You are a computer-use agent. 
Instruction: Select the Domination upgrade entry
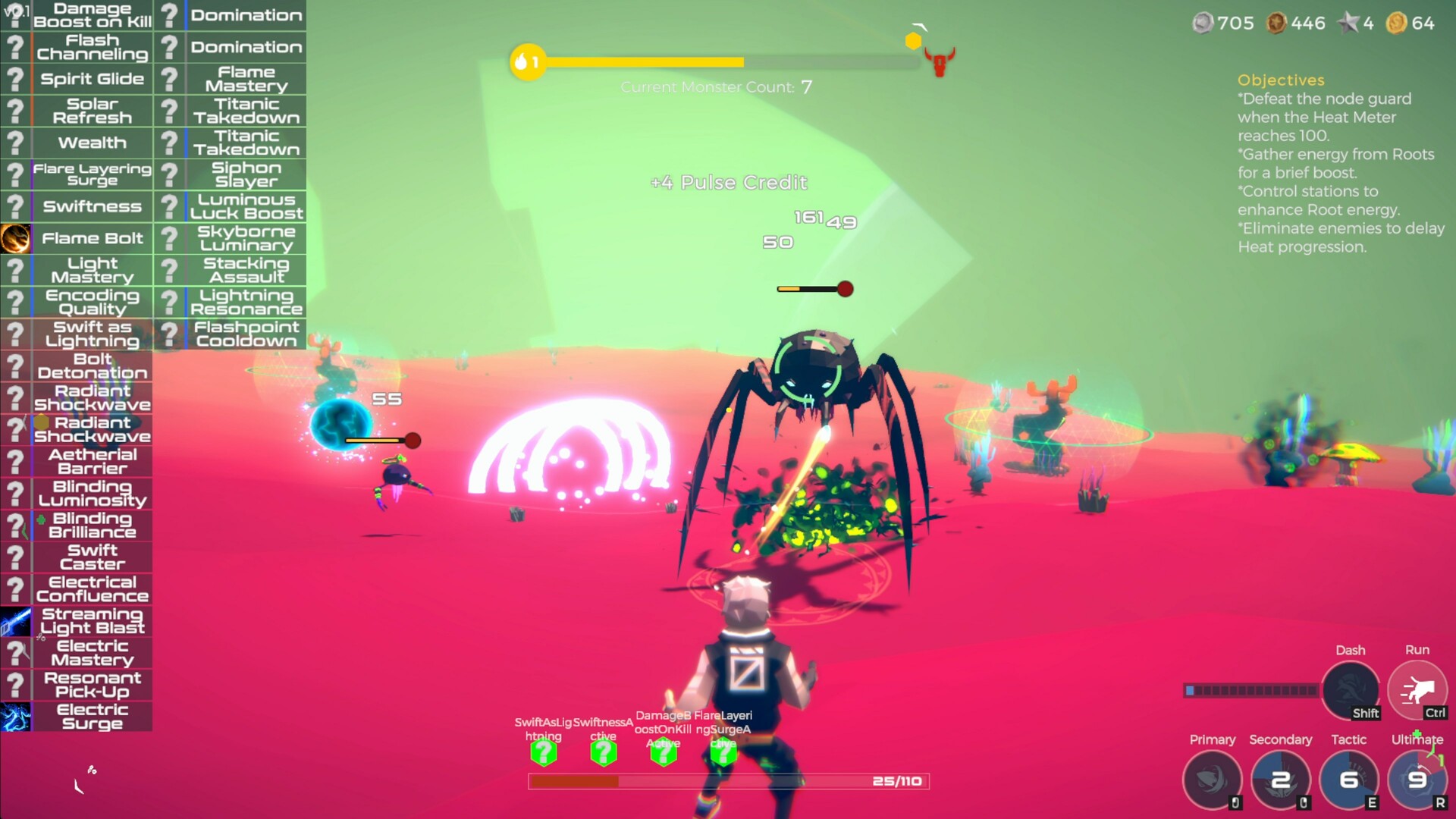[x=244, y=15]
